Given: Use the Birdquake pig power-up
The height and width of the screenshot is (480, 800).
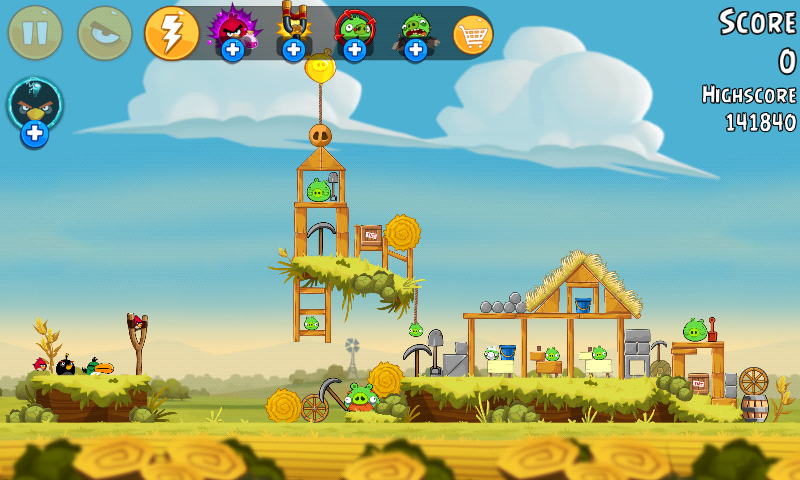Looking at the screenshot, I should click(415, 31).
